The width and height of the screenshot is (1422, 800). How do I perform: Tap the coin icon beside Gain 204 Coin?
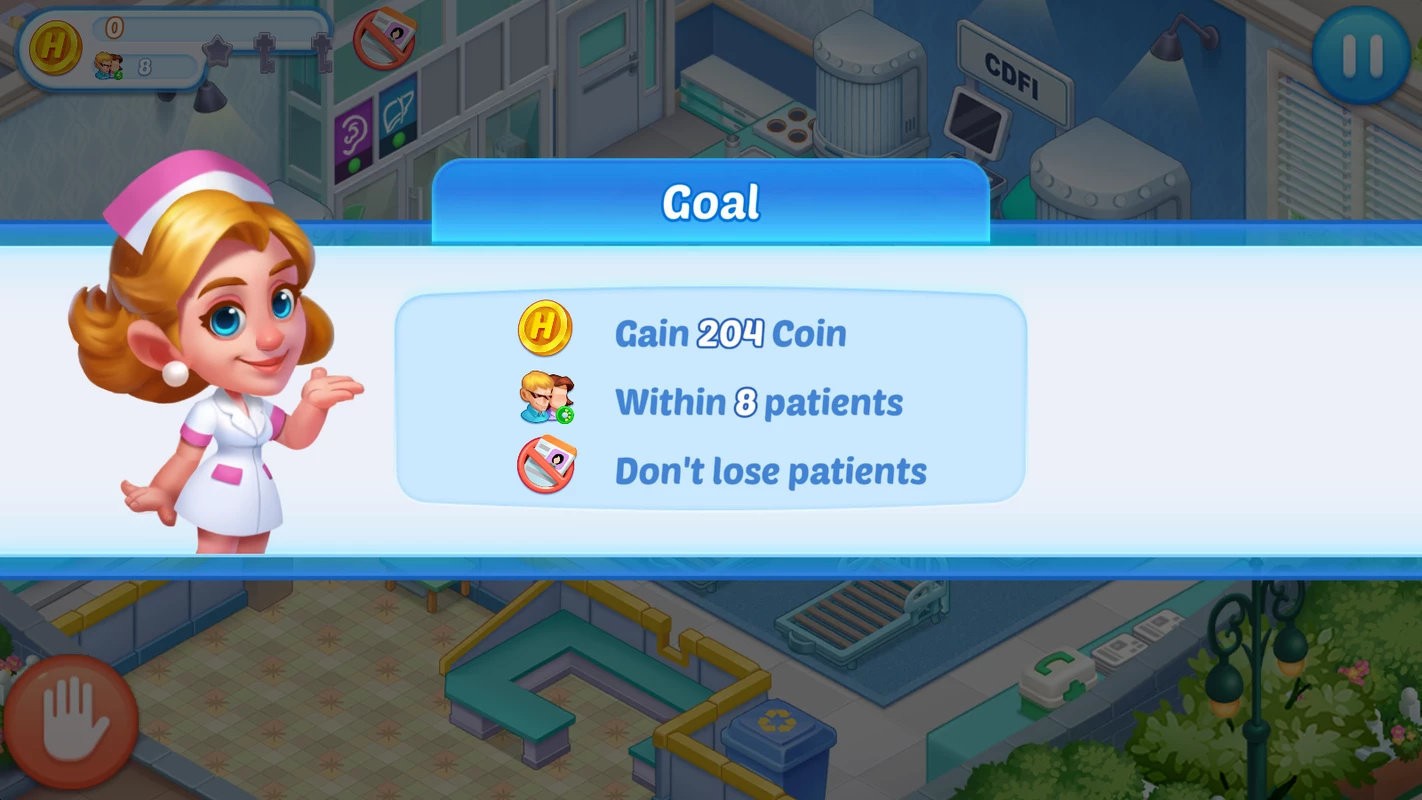545,330
